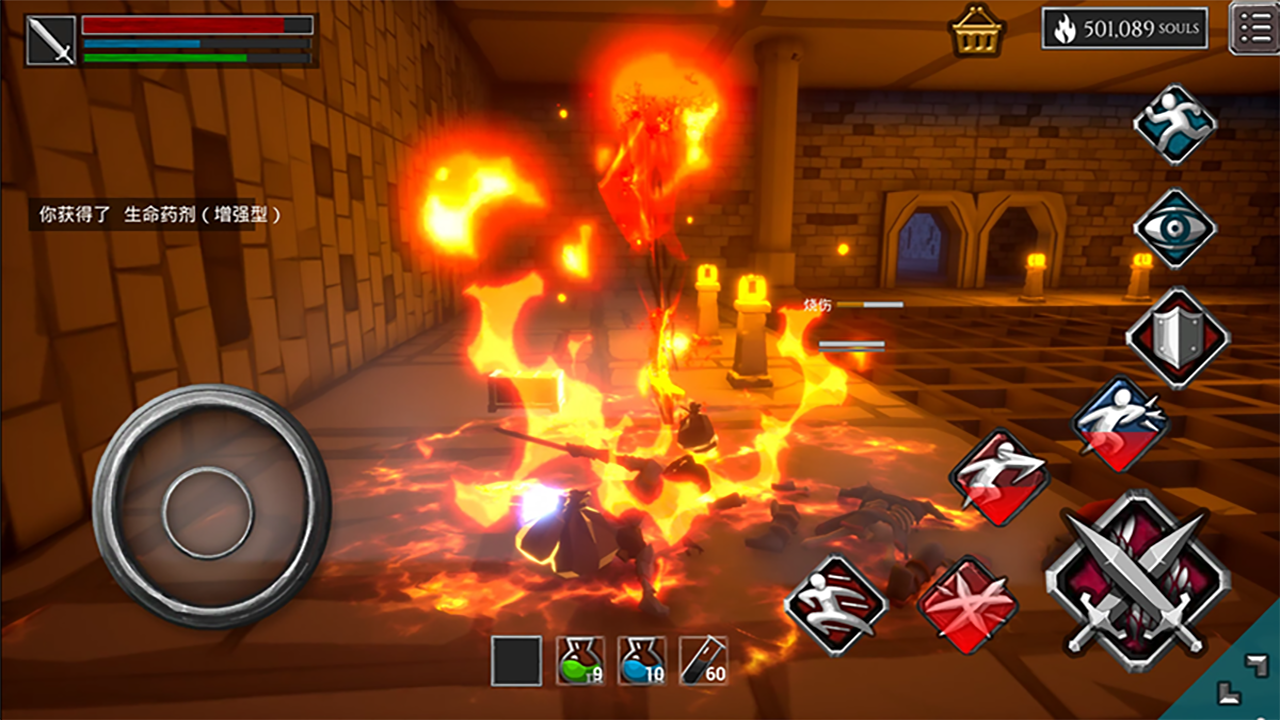Use the red sliding-kick skill
This screenshot has height=720, width=1280.
pos(836,604)
